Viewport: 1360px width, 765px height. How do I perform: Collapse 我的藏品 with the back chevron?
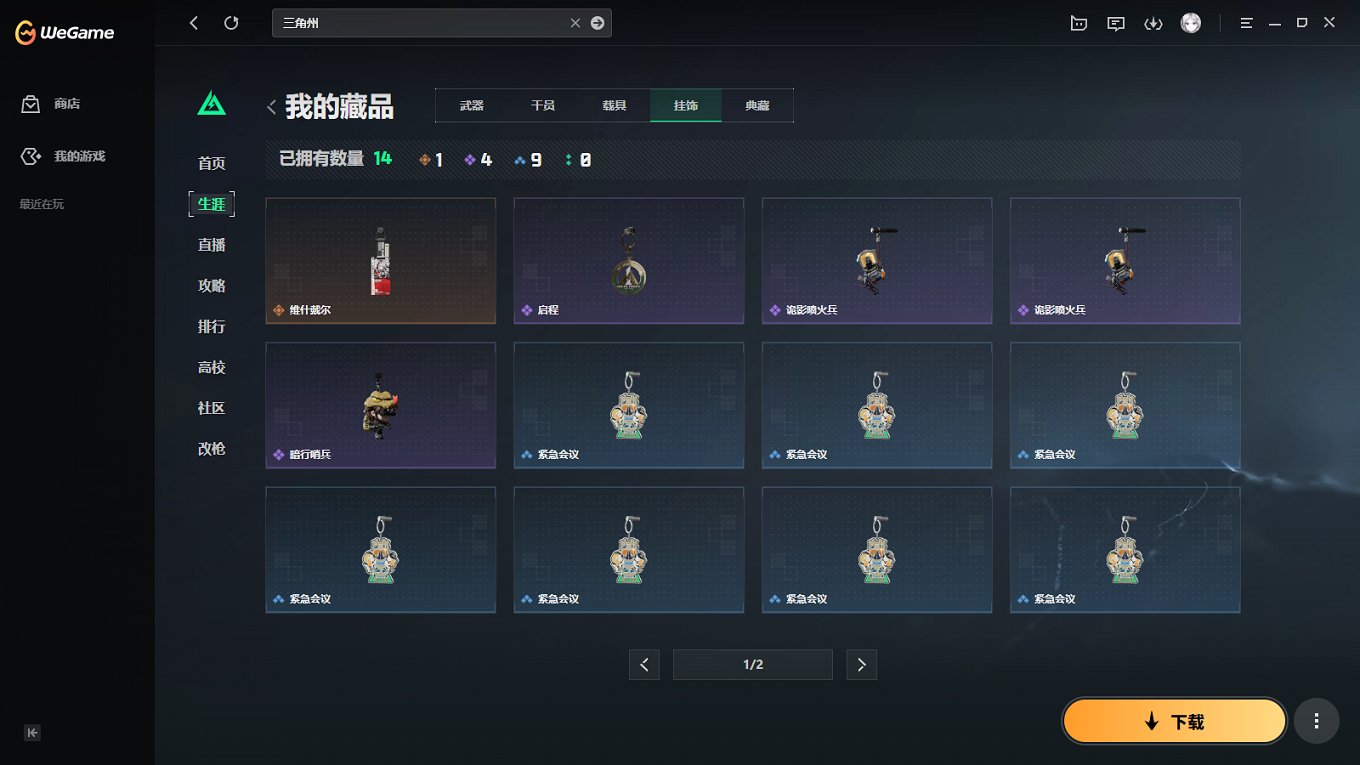pyautogui.click(x=271, y=106)
